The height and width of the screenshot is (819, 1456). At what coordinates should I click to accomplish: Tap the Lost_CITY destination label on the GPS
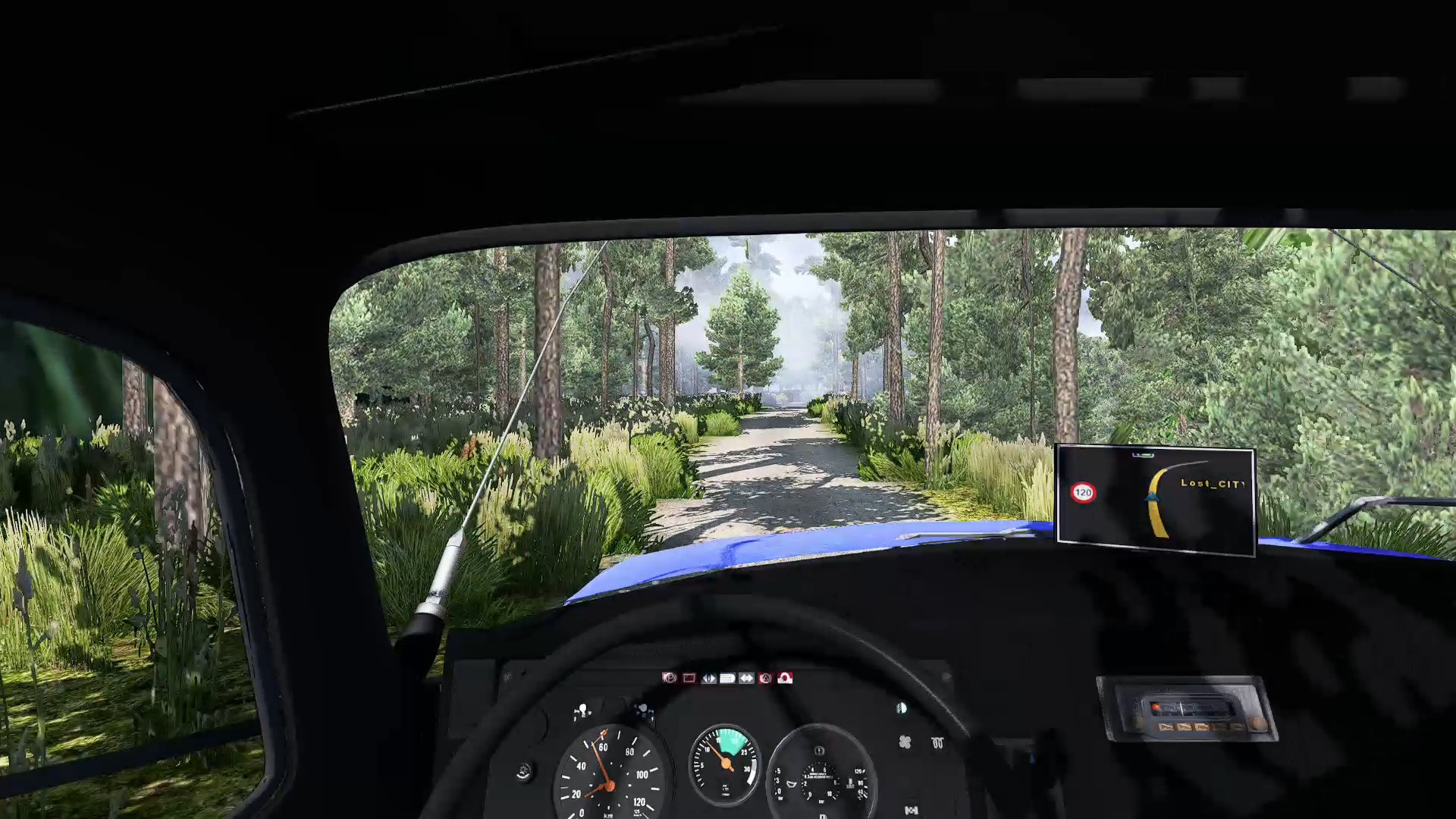(x=1212, y=484)
